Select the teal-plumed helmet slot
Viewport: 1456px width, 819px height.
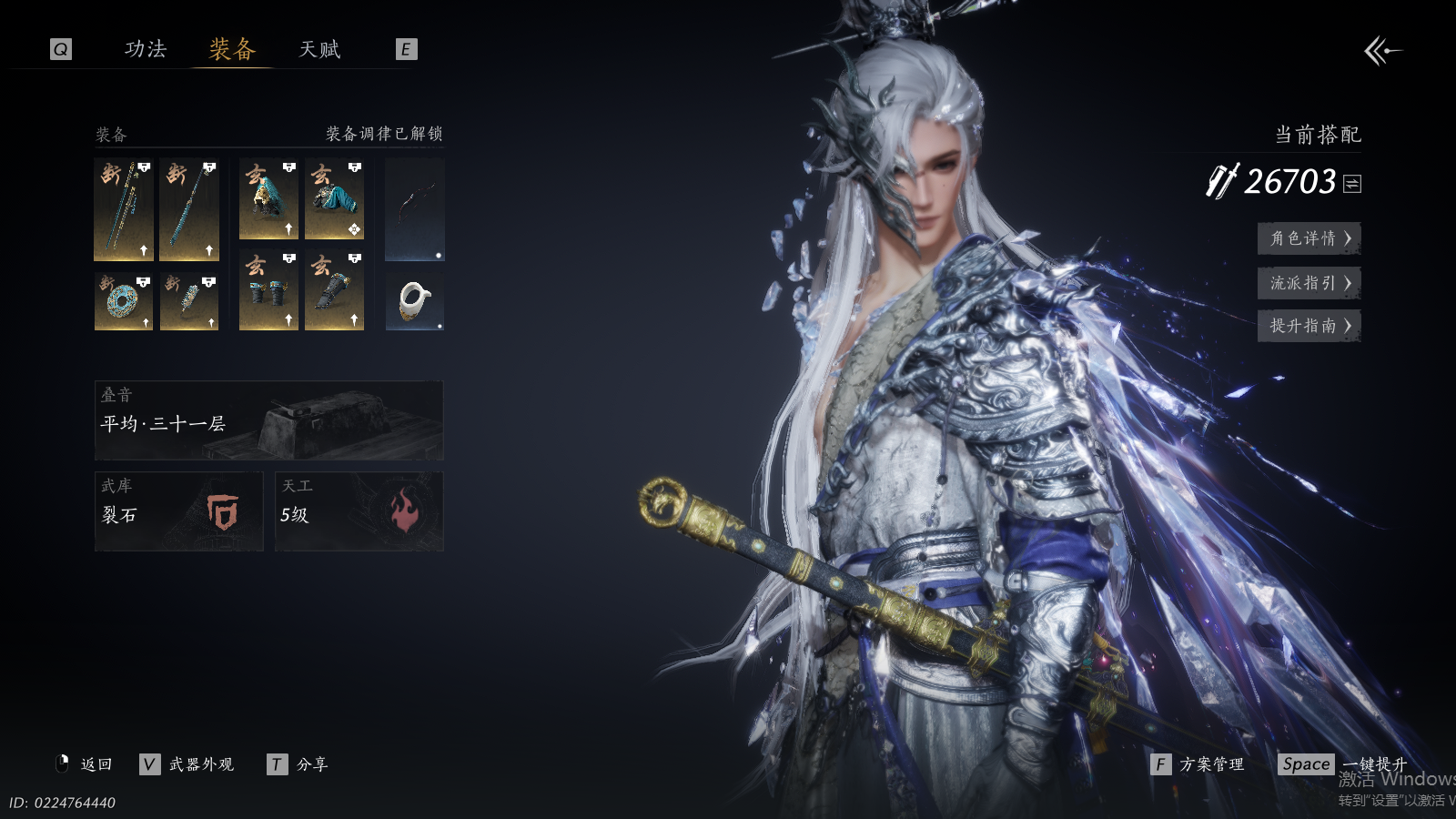point(268,199)
